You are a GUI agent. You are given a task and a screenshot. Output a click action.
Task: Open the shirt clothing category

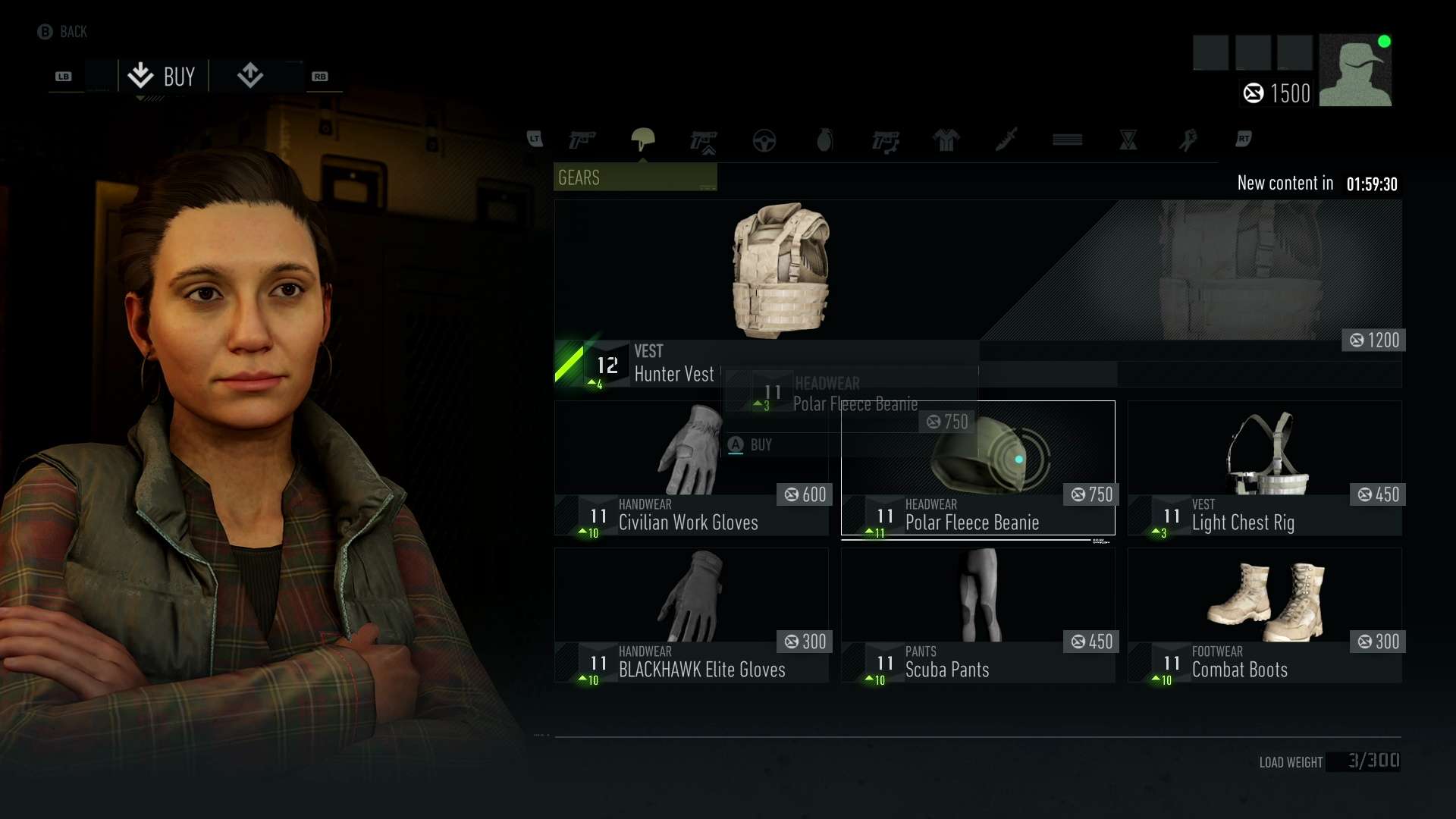pos(946,140)
